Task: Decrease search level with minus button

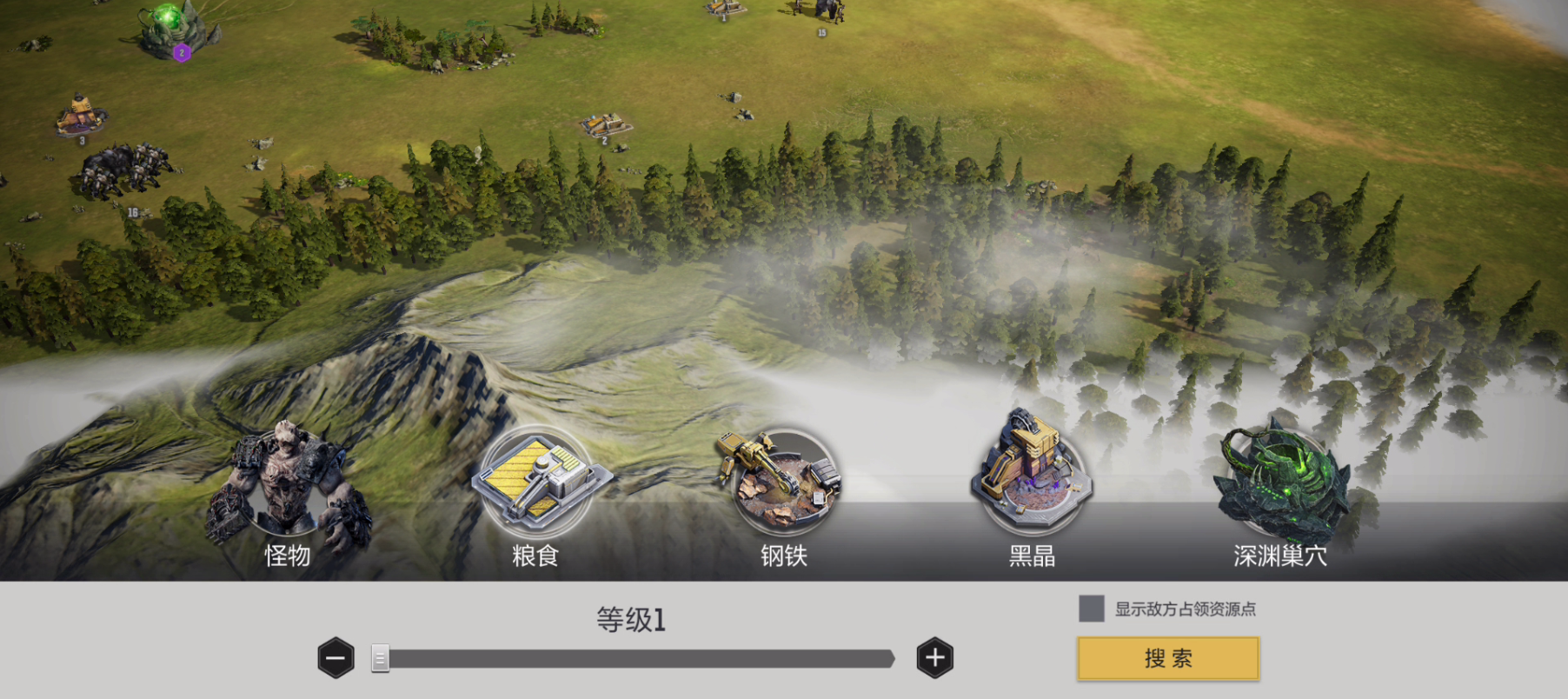Action: coord(336,658)
